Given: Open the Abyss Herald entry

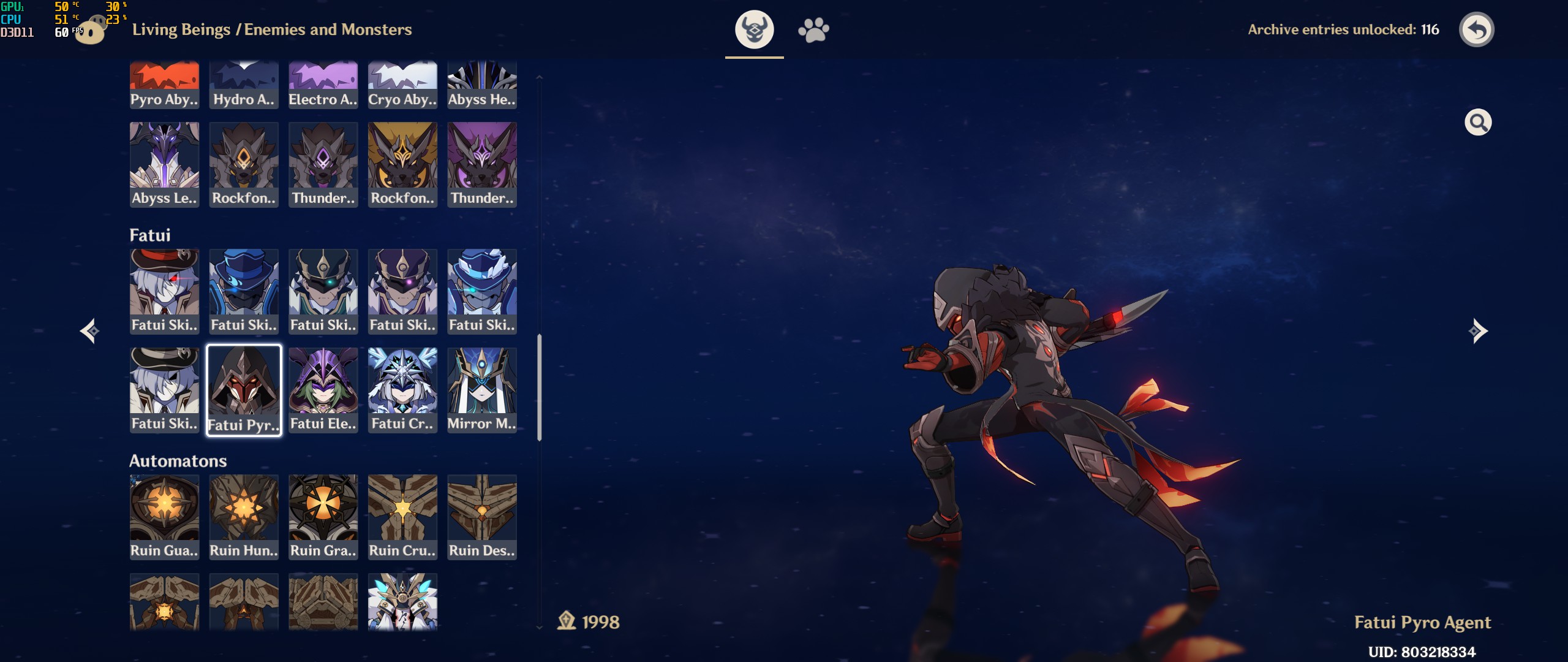Looking at the screenshot, I should 482,85.
